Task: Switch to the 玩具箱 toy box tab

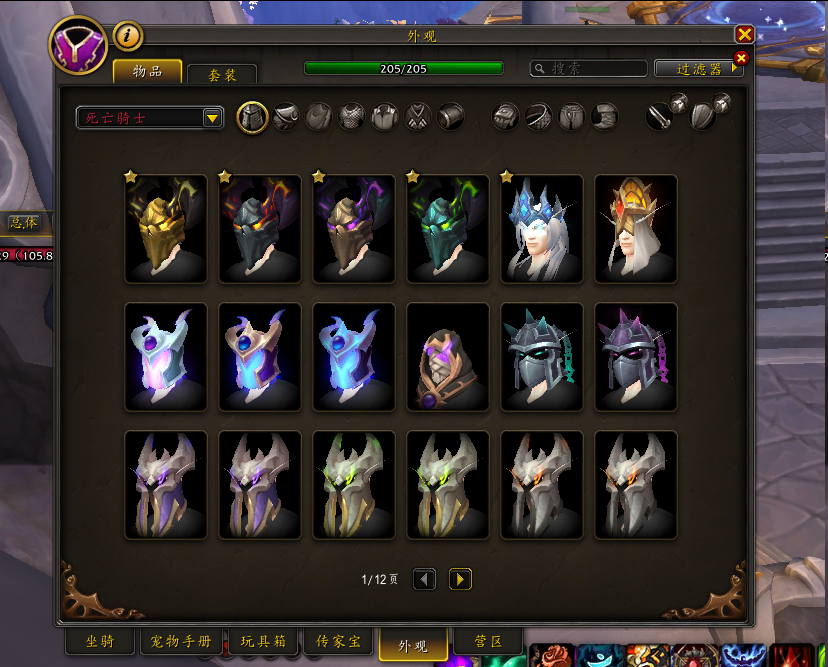Action: click(263, 642)
